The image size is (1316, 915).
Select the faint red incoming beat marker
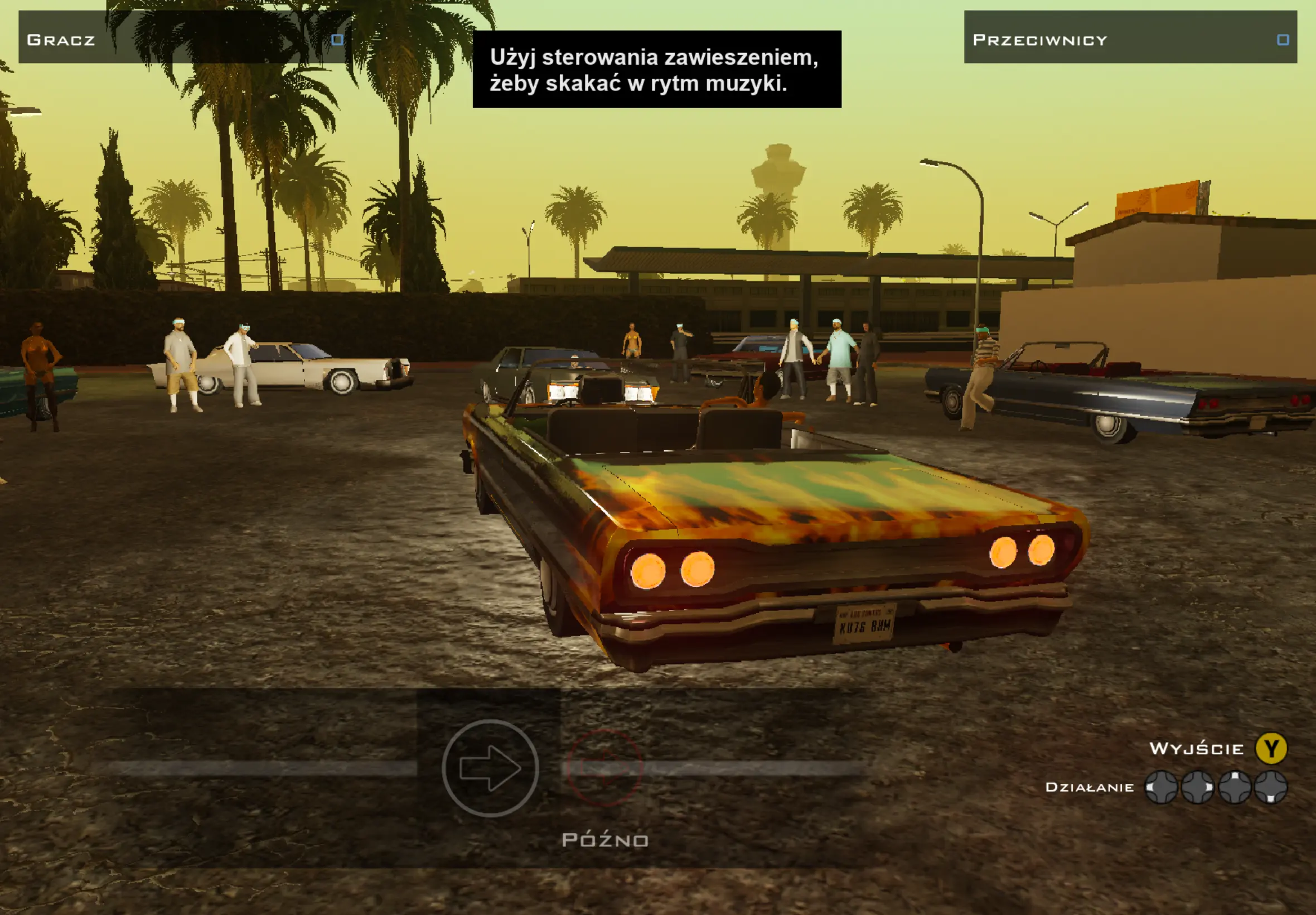click(604, 767)
